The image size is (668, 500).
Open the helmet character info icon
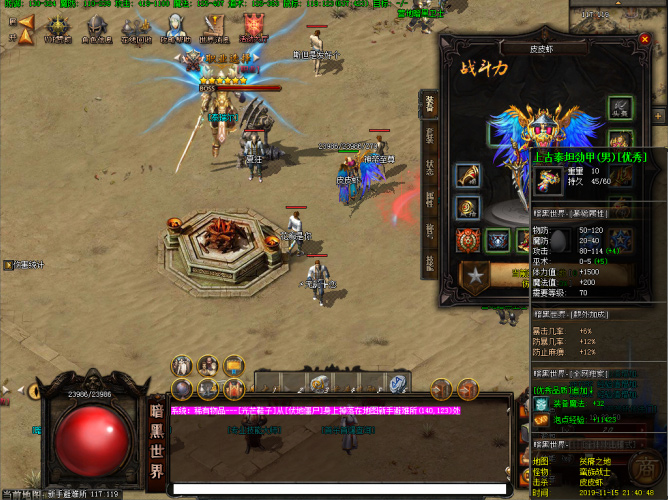click(96, 28)
